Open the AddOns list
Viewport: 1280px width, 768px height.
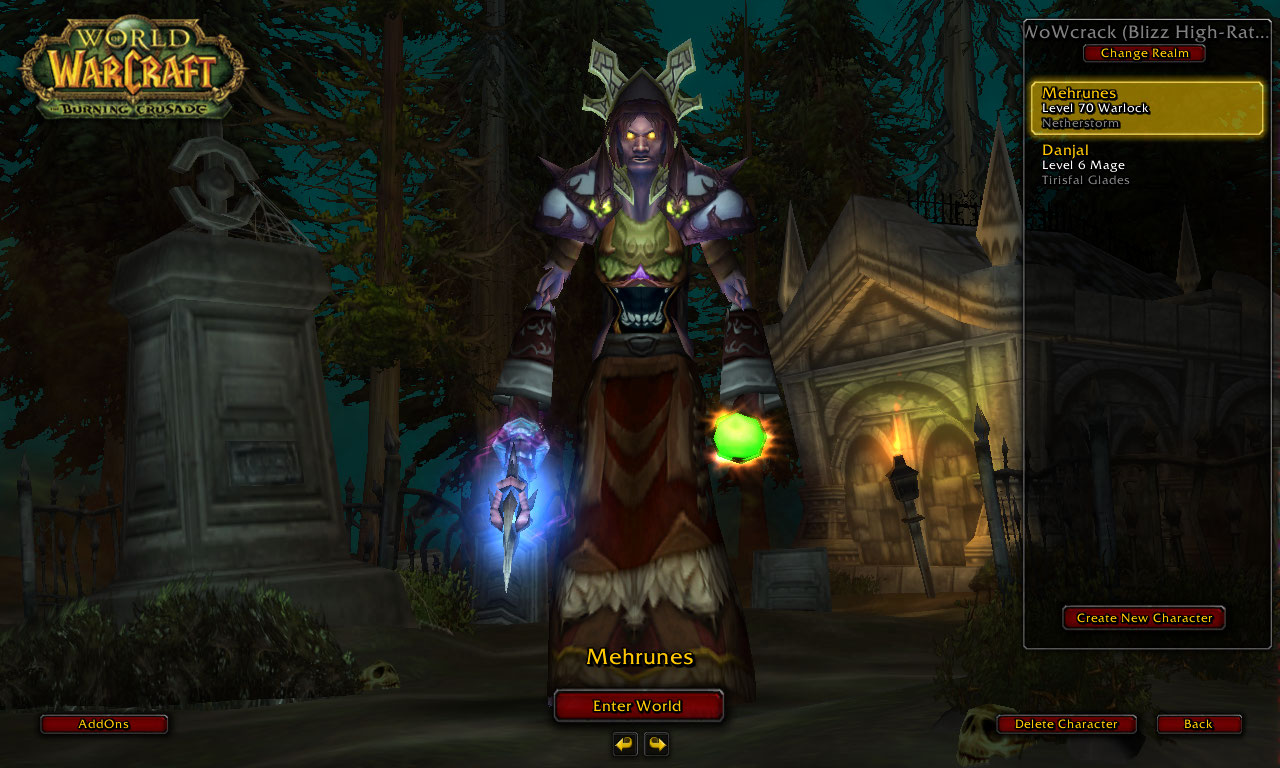coord(104,724)
